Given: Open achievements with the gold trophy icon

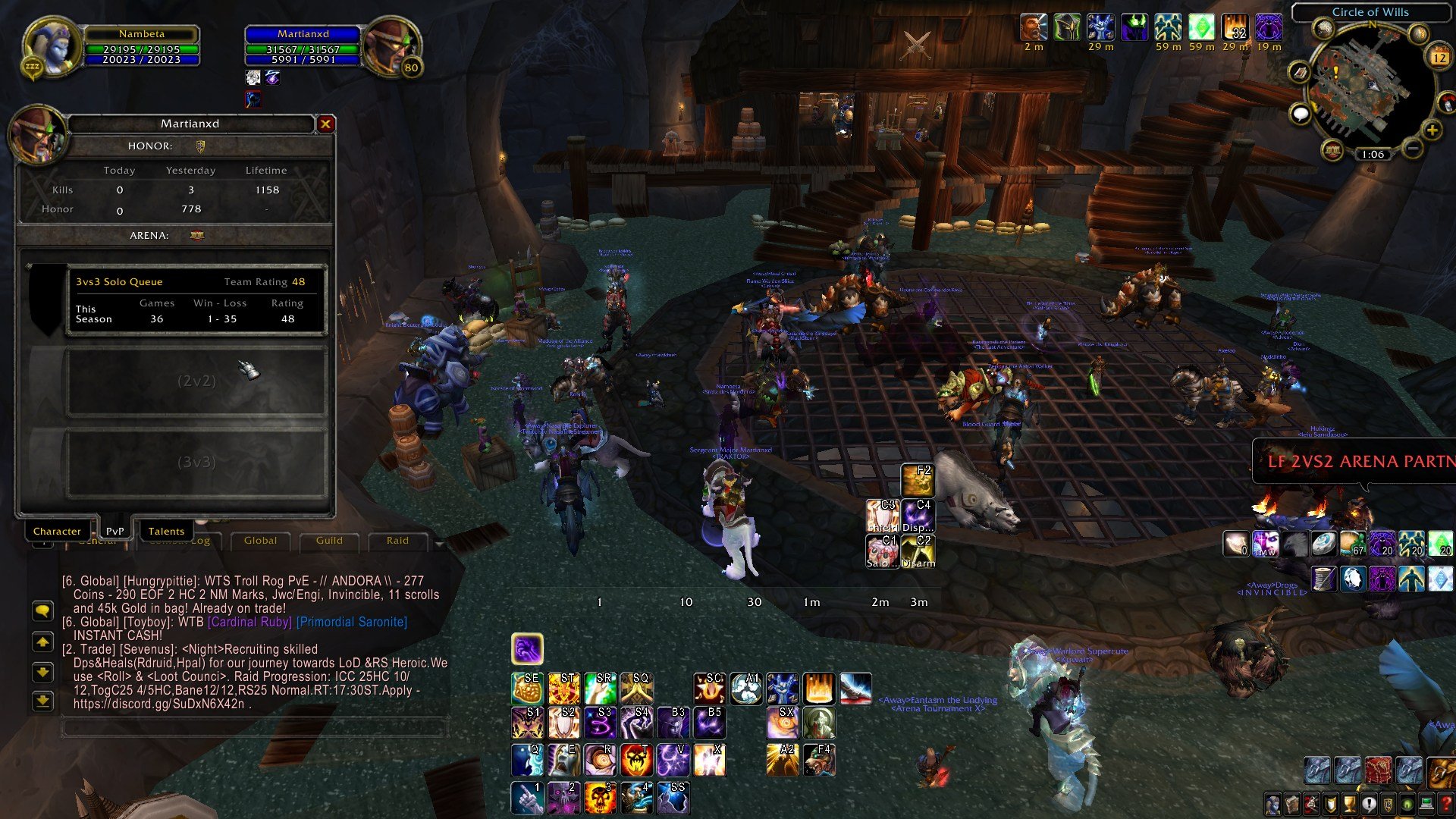Looking at the screenshot, I should 1350,804.
